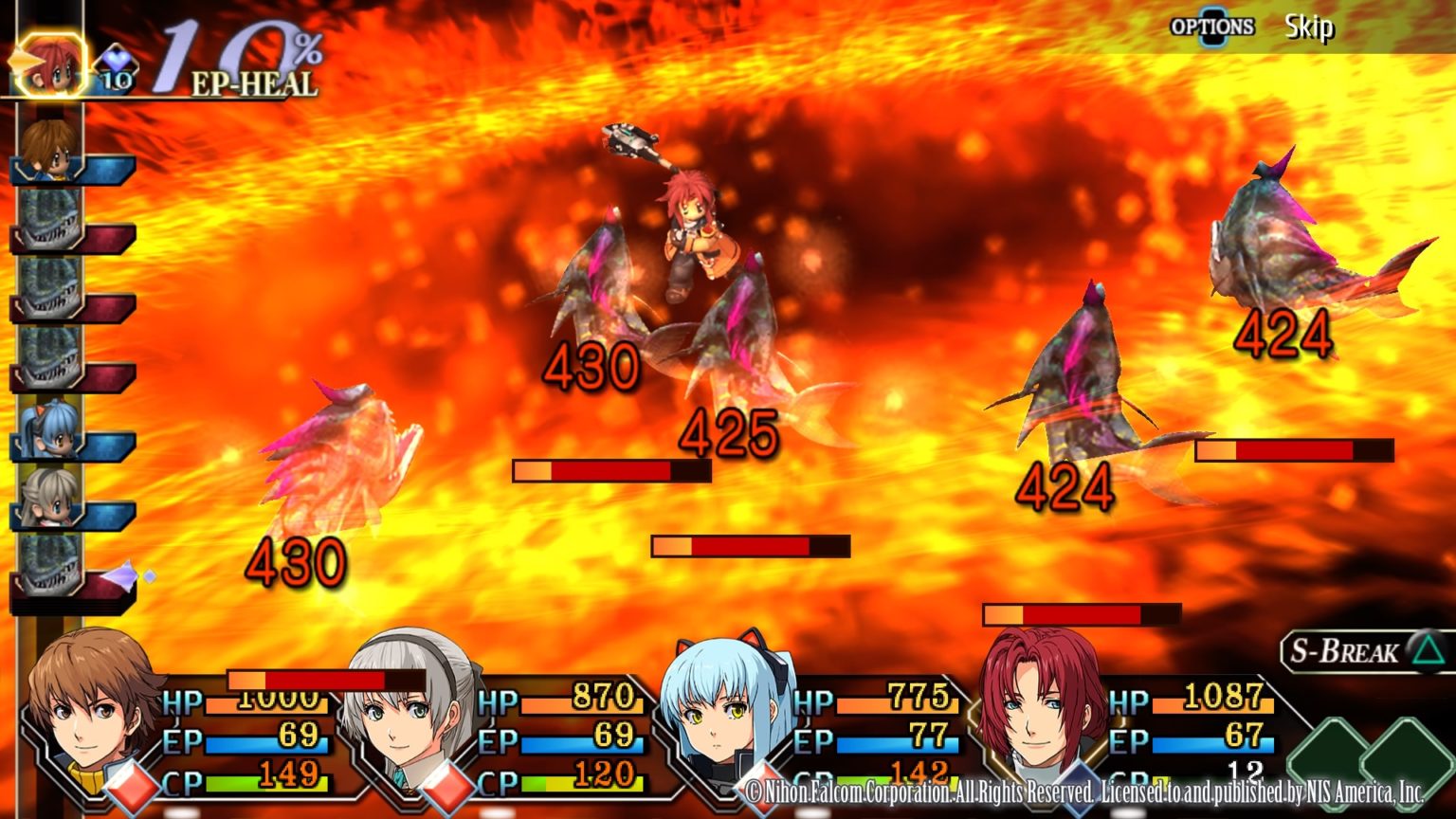Click the silver-haired girl's turn order icon
This screenshot has height=819, width=1456.
tap(49, 498)
